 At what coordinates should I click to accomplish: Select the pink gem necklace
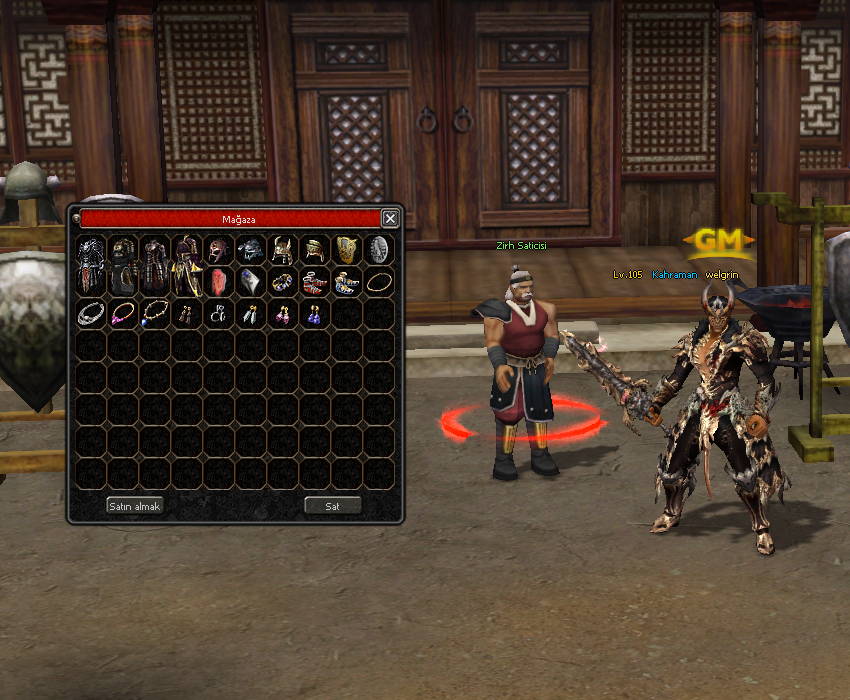[123, 313]
